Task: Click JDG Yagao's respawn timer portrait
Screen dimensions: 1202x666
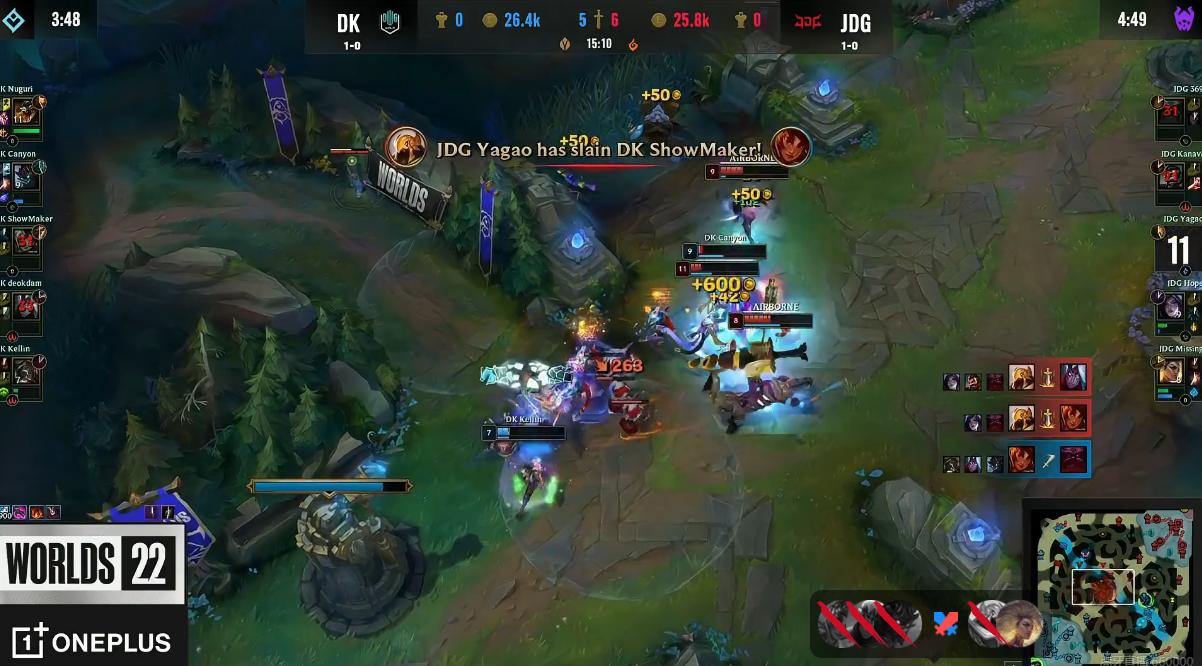Action: pyautogui.click(x=1178, y=247)
